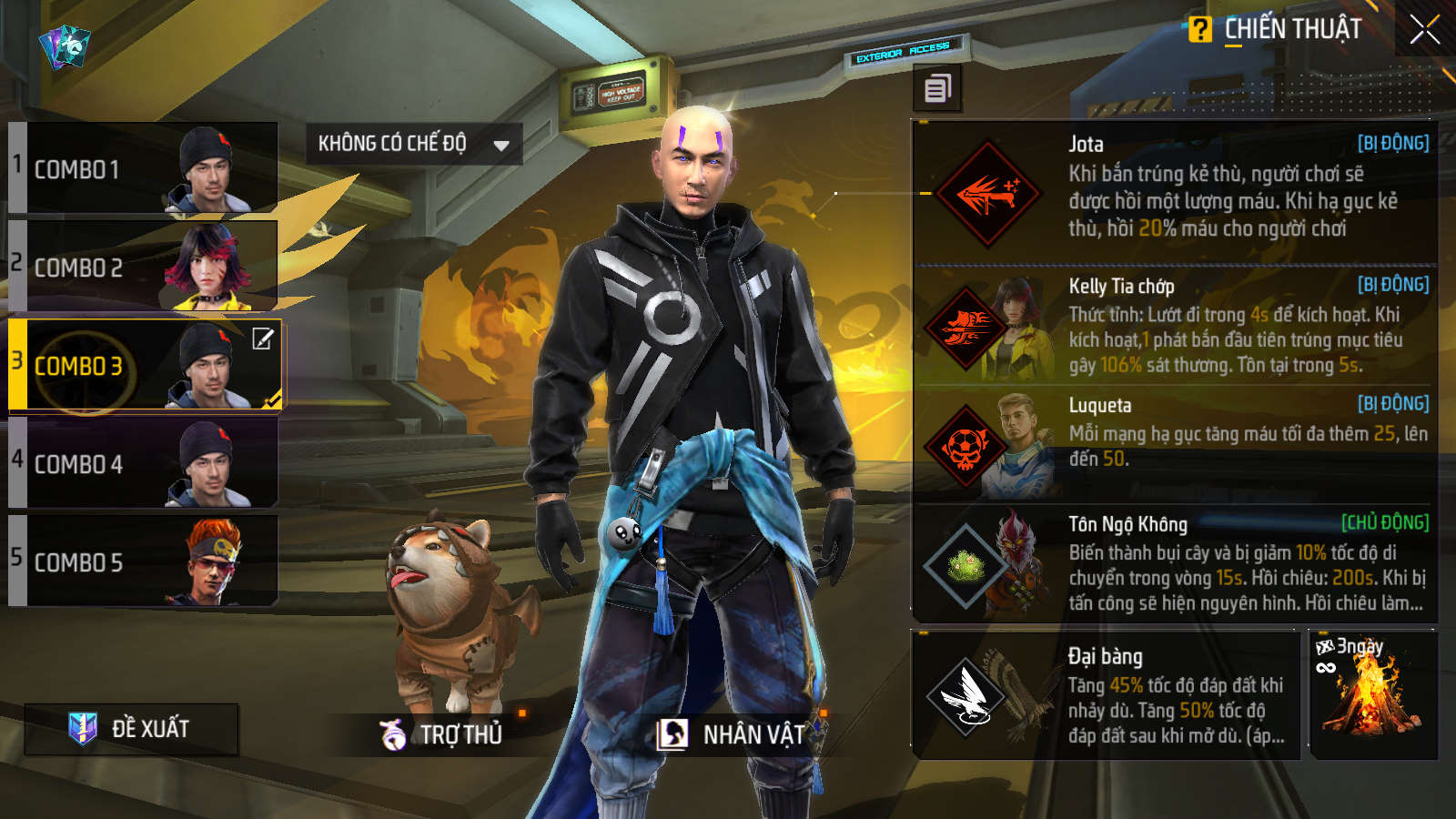Select the Tôn Ngộ Không active skill
The height and width of the screenshot is (819, 1456).
pos(1174,564)
